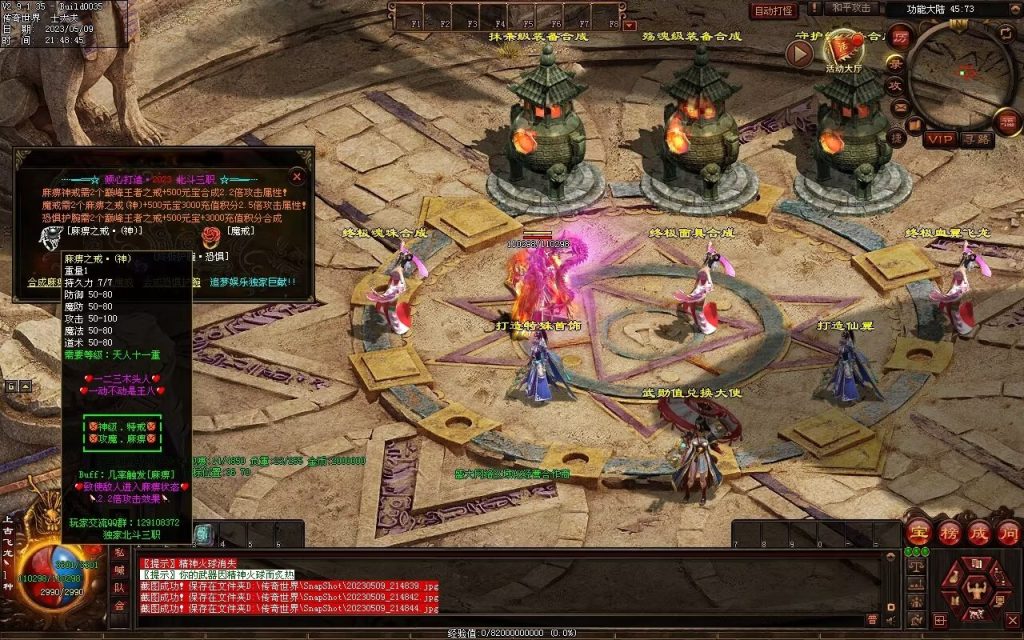Activate 寻路 pathfinding

[x=975, y=139]
